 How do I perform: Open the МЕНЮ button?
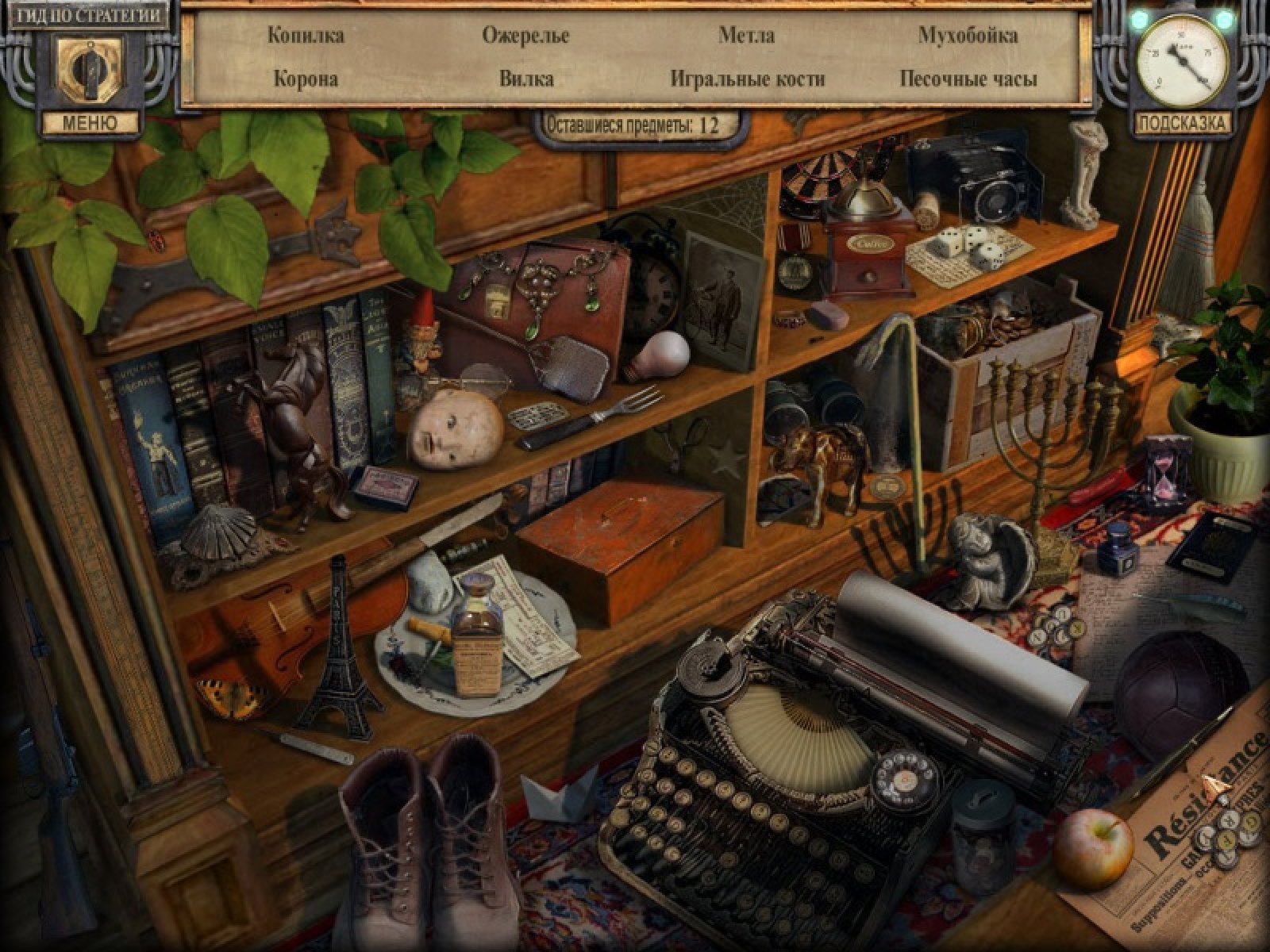(x=89, y=123)
